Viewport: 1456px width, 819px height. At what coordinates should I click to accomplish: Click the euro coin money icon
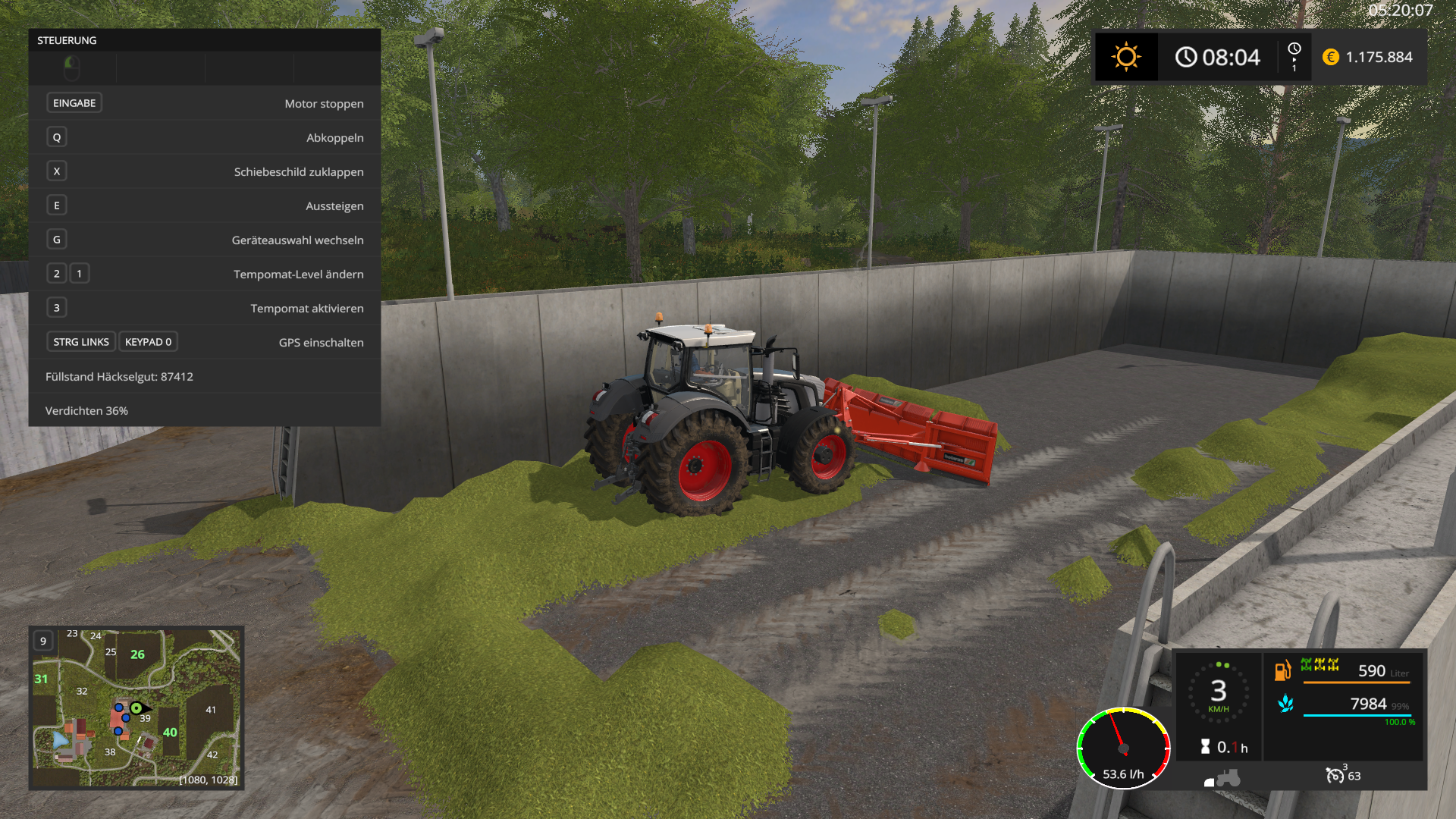(x=1330, y=57)
